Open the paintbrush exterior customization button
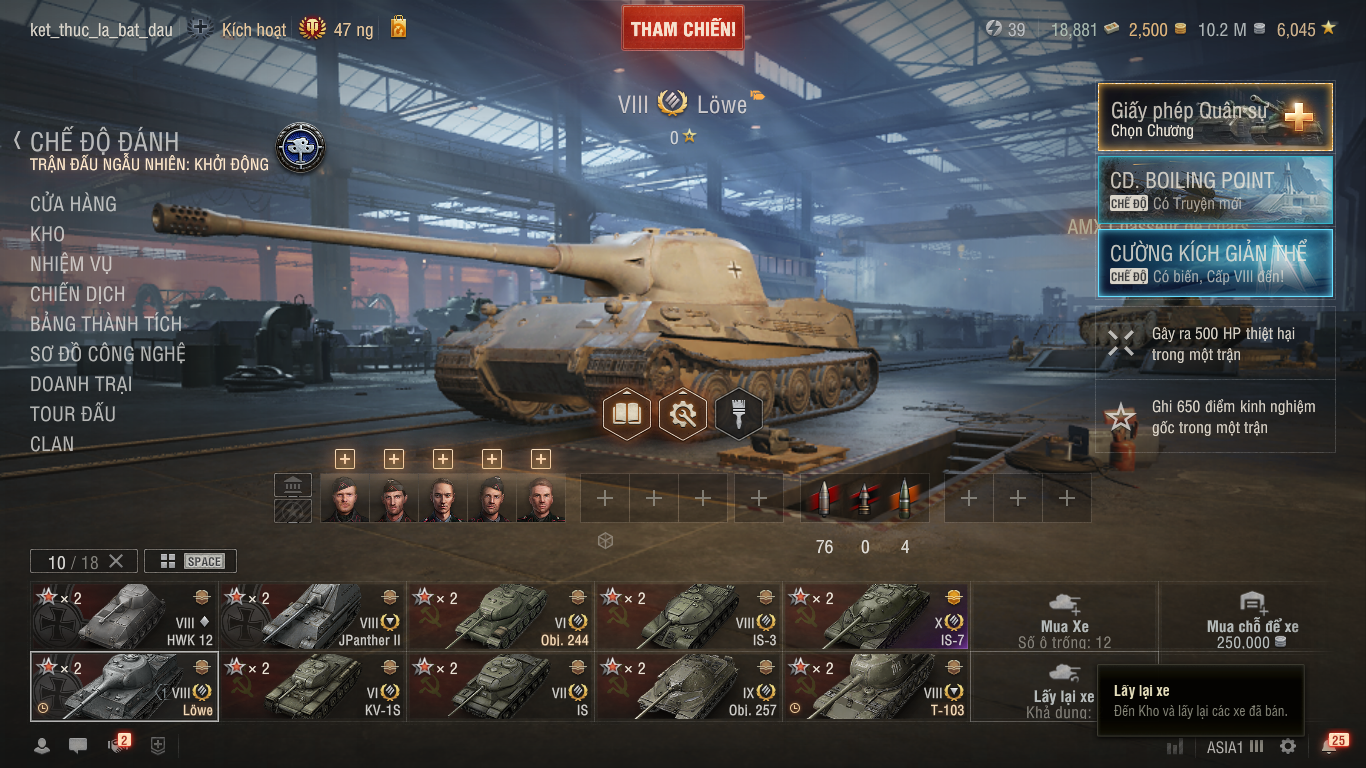 tap(738, 414)
